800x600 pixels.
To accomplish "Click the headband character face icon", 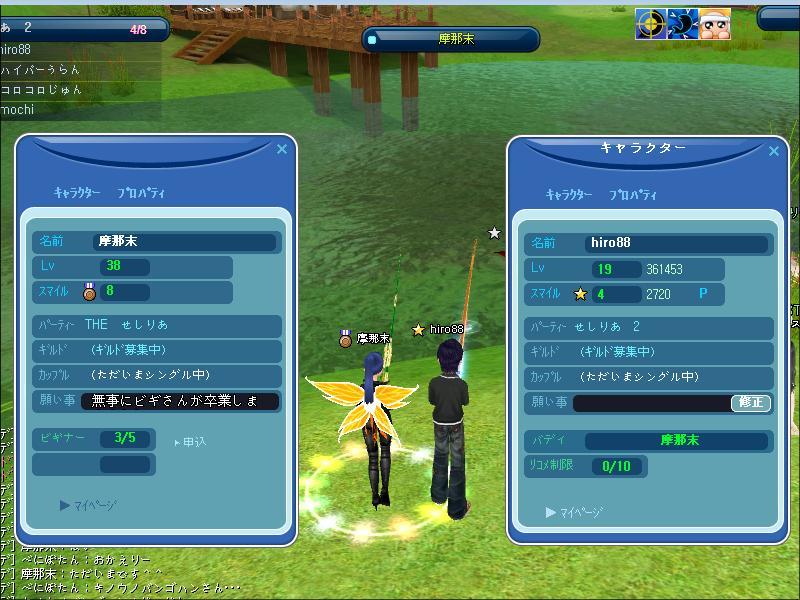I will pos(713,24).
